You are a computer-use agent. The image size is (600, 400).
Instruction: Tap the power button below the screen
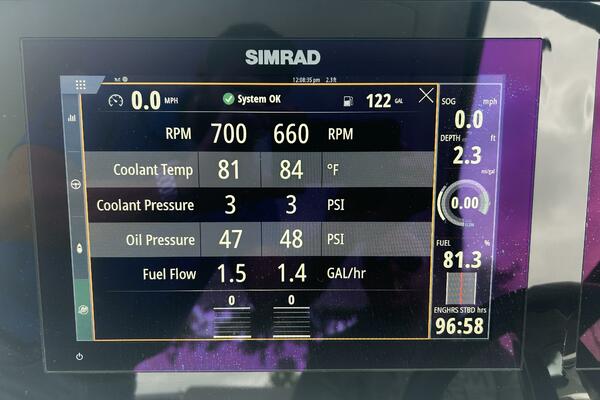click(x=80, y=356)
